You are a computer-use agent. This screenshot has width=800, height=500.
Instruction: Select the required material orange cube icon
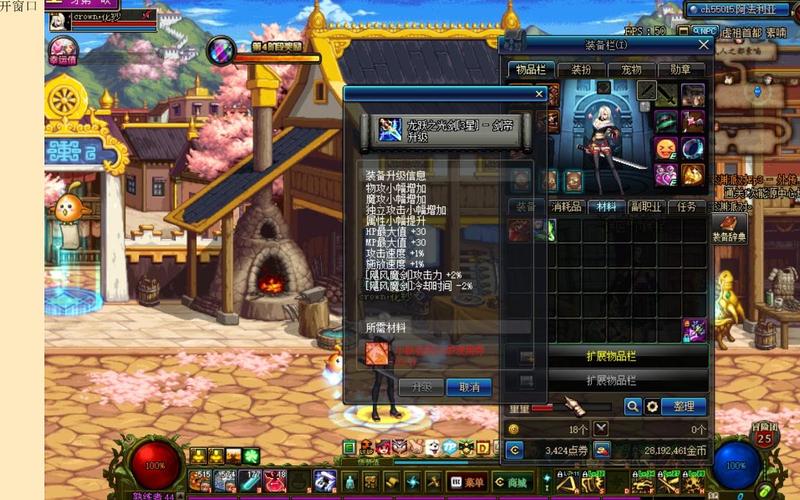tap(379, 353)
